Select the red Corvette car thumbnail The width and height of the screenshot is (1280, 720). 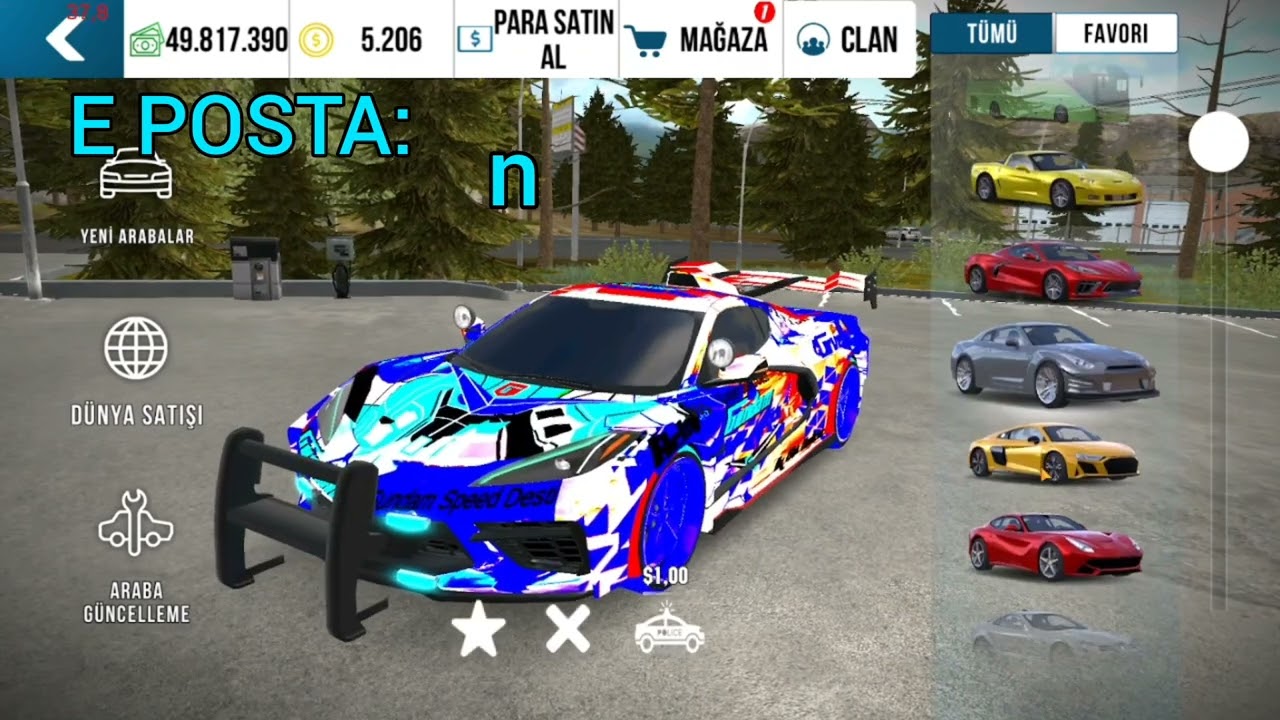pyautogui.click(x=1052, y=270)
